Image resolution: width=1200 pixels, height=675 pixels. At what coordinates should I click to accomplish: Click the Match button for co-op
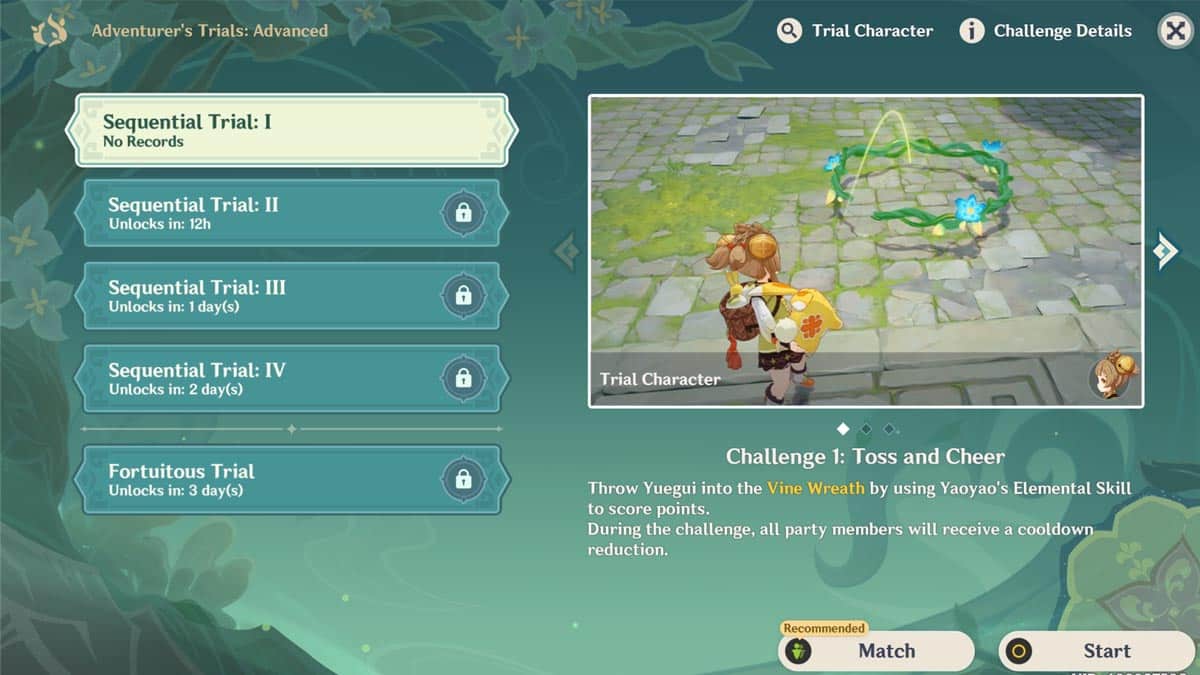coord(876,651)
